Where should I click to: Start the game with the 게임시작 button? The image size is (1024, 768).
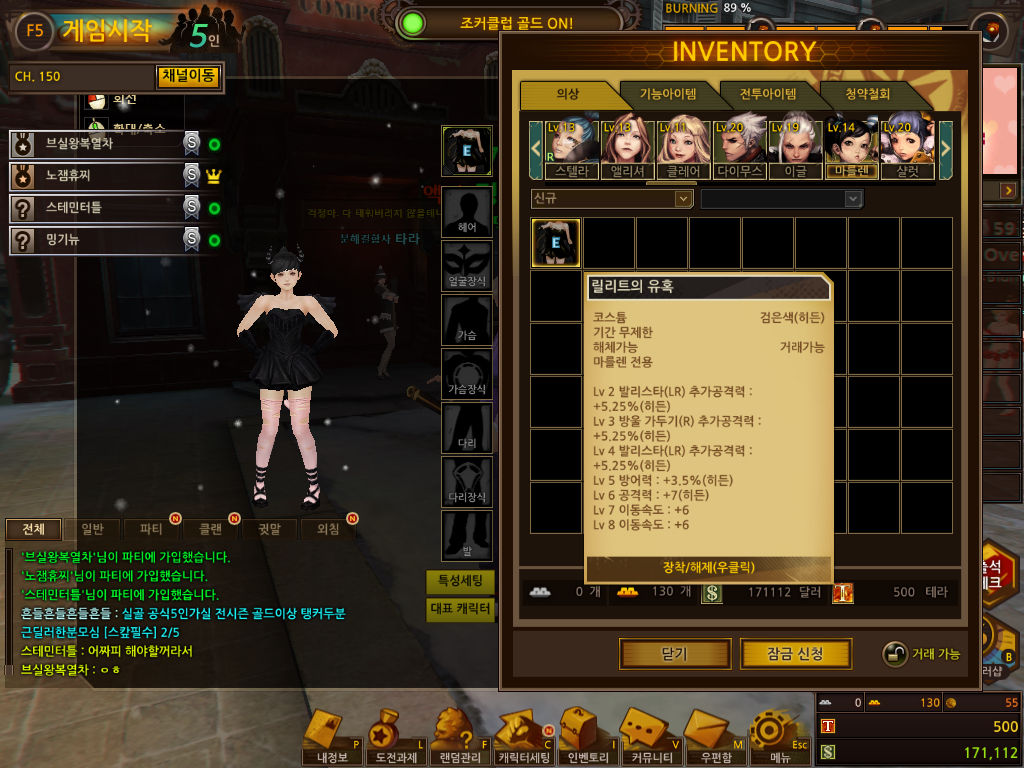[105, 29]
